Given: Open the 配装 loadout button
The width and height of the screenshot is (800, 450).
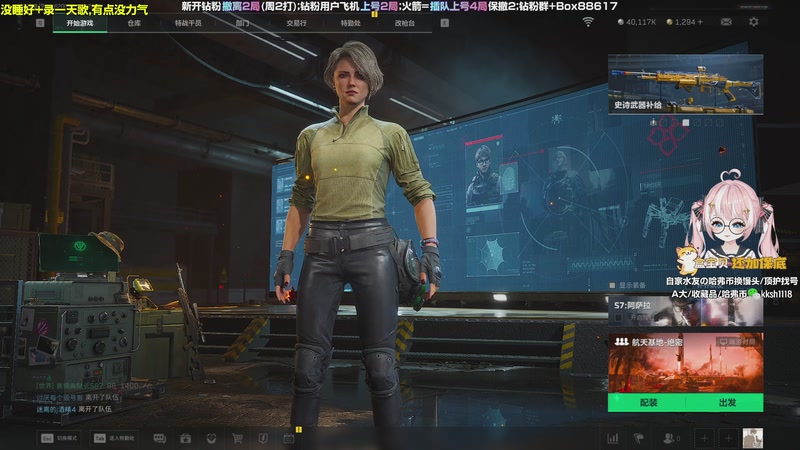Looking at the screenshot, I should click(648, 403).
